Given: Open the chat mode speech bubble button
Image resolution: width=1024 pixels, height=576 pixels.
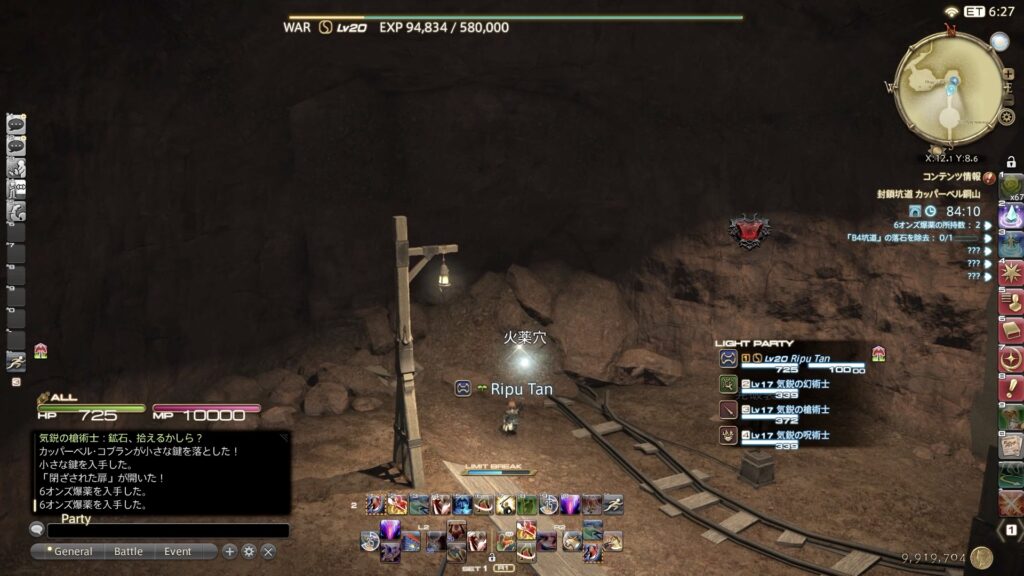Looking at the screenshot, I should (x=37, y=530).
